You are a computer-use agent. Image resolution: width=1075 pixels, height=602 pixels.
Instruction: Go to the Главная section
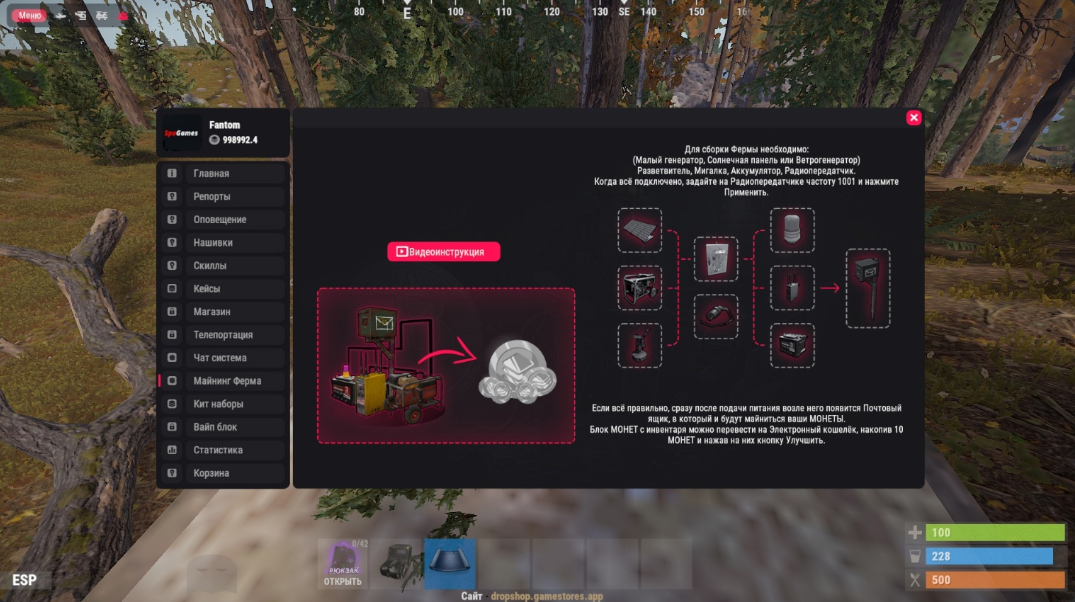[223, 174]
